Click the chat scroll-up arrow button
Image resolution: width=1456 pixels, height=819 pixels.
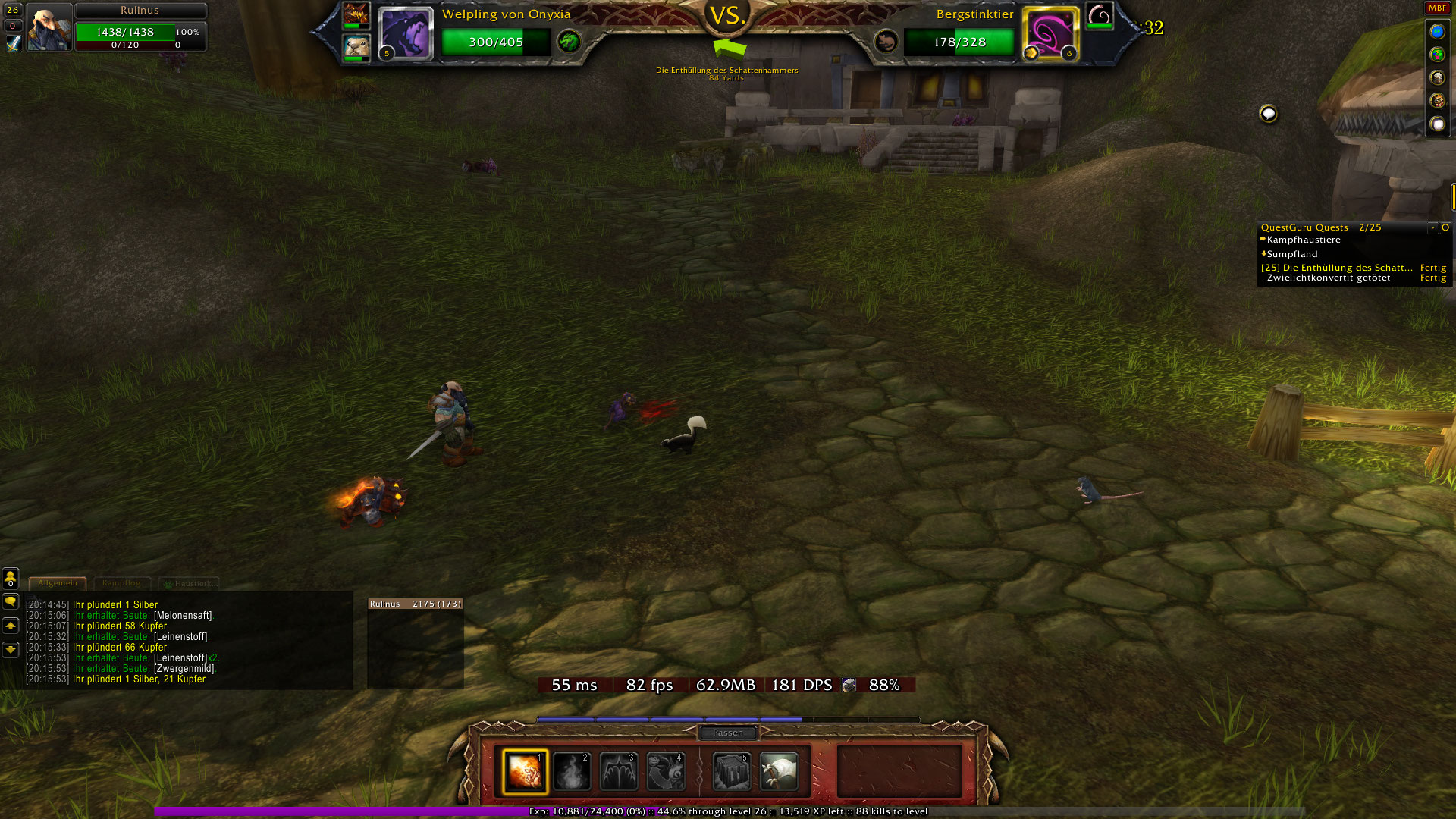point(11,626)
